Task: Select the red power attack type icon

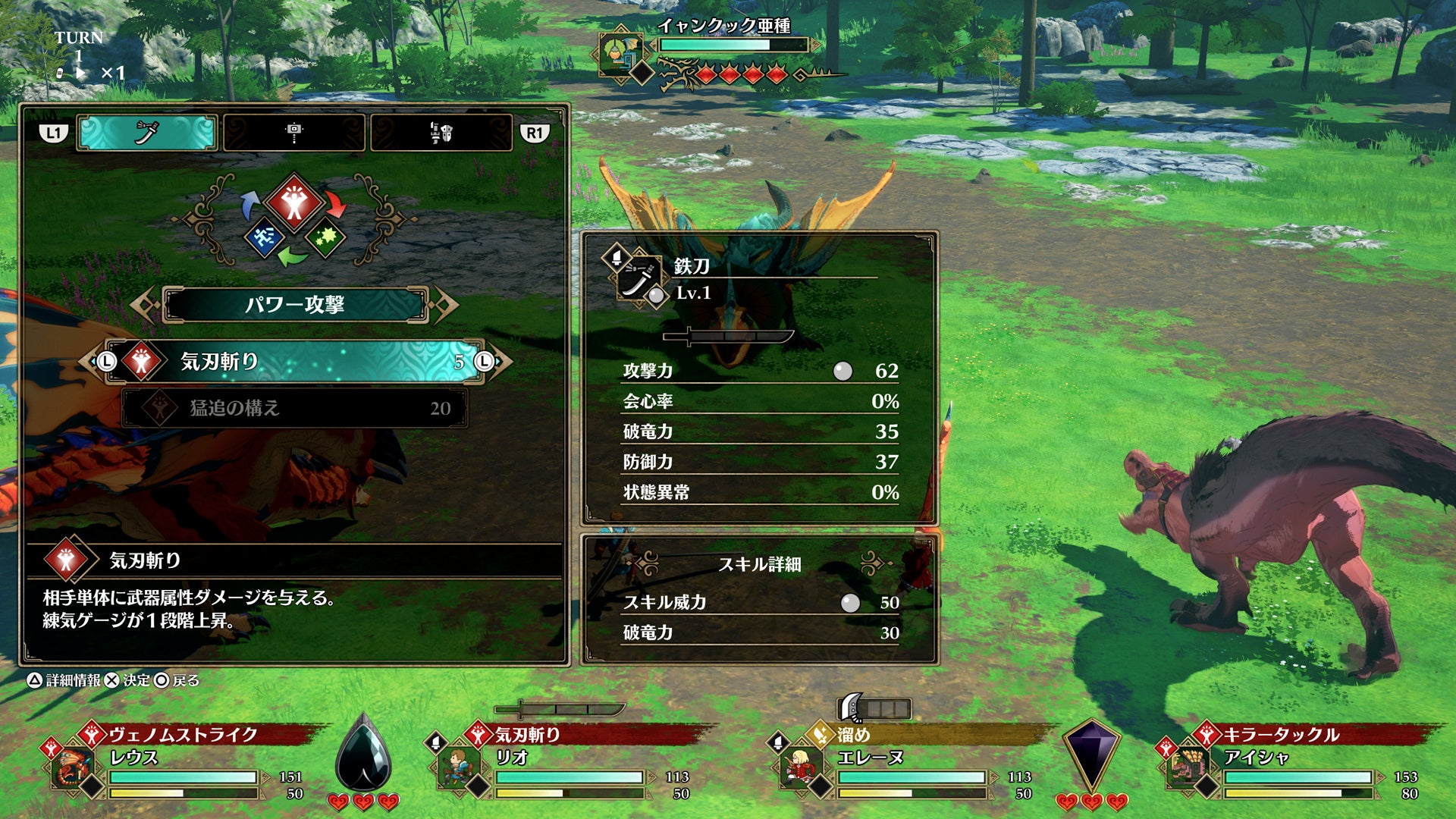Action: click(294, 202)
